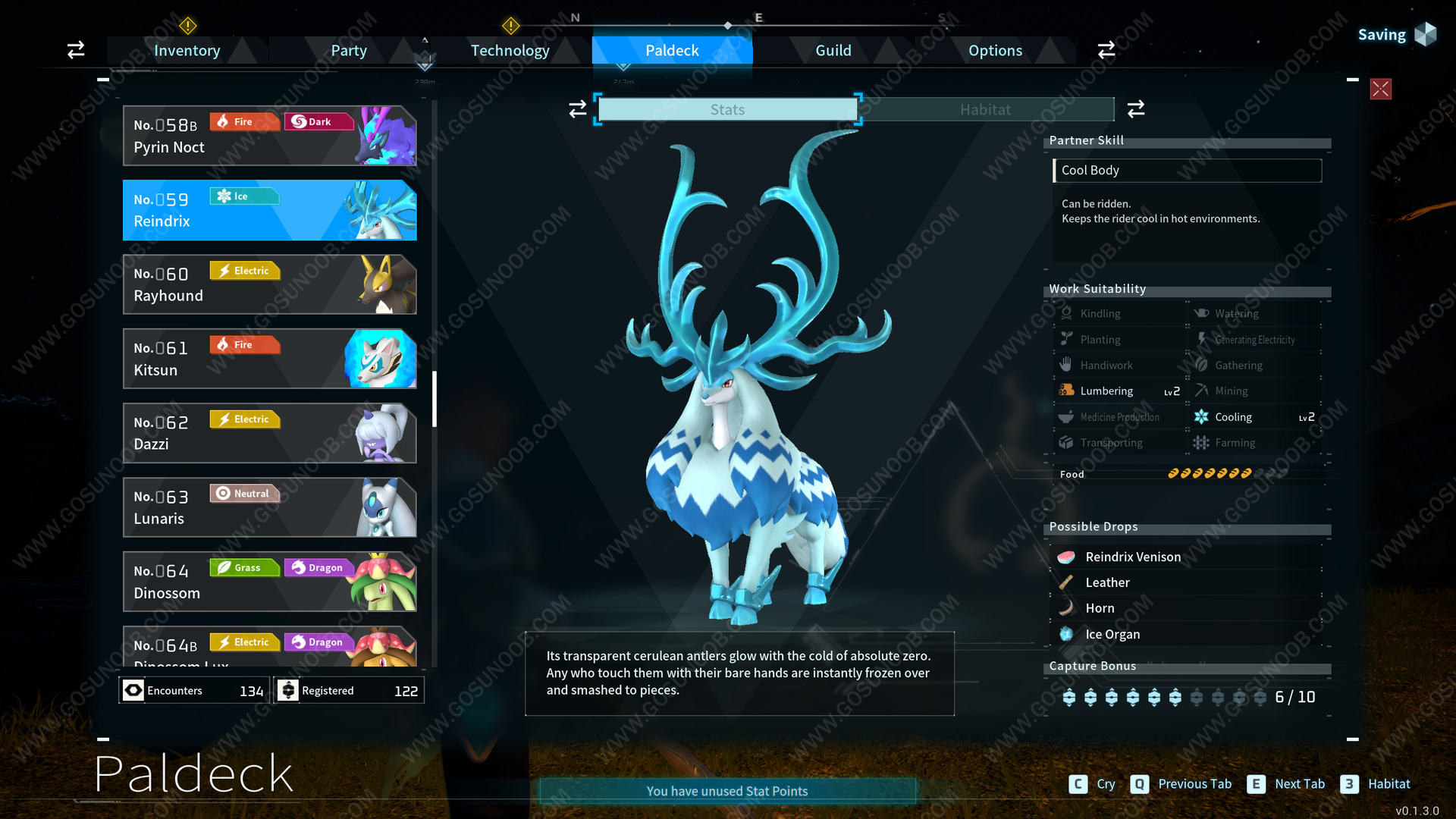Screen dimensions: 1456x819
Task: Click the Cool Body partner skill box
Action: click(1187, 171)
